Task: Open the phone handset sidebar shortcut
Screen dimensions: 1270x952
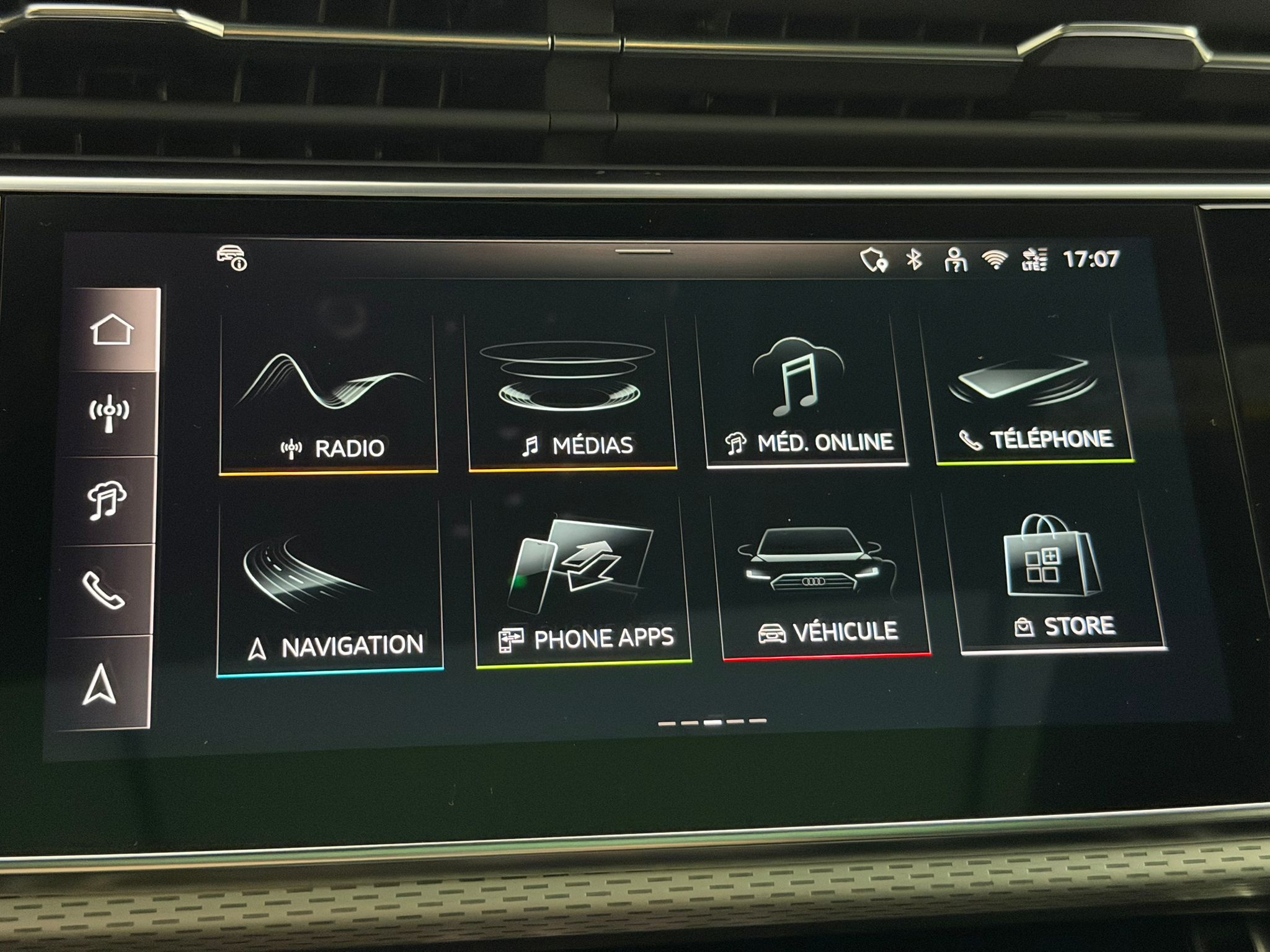Action: 104,590
